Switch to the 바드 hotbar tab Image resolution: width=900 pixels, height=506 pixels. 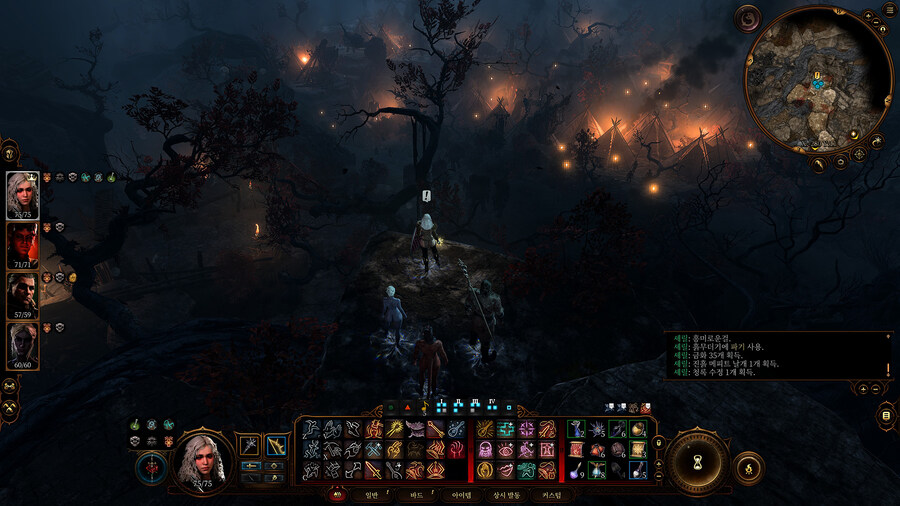pos(416,494)
